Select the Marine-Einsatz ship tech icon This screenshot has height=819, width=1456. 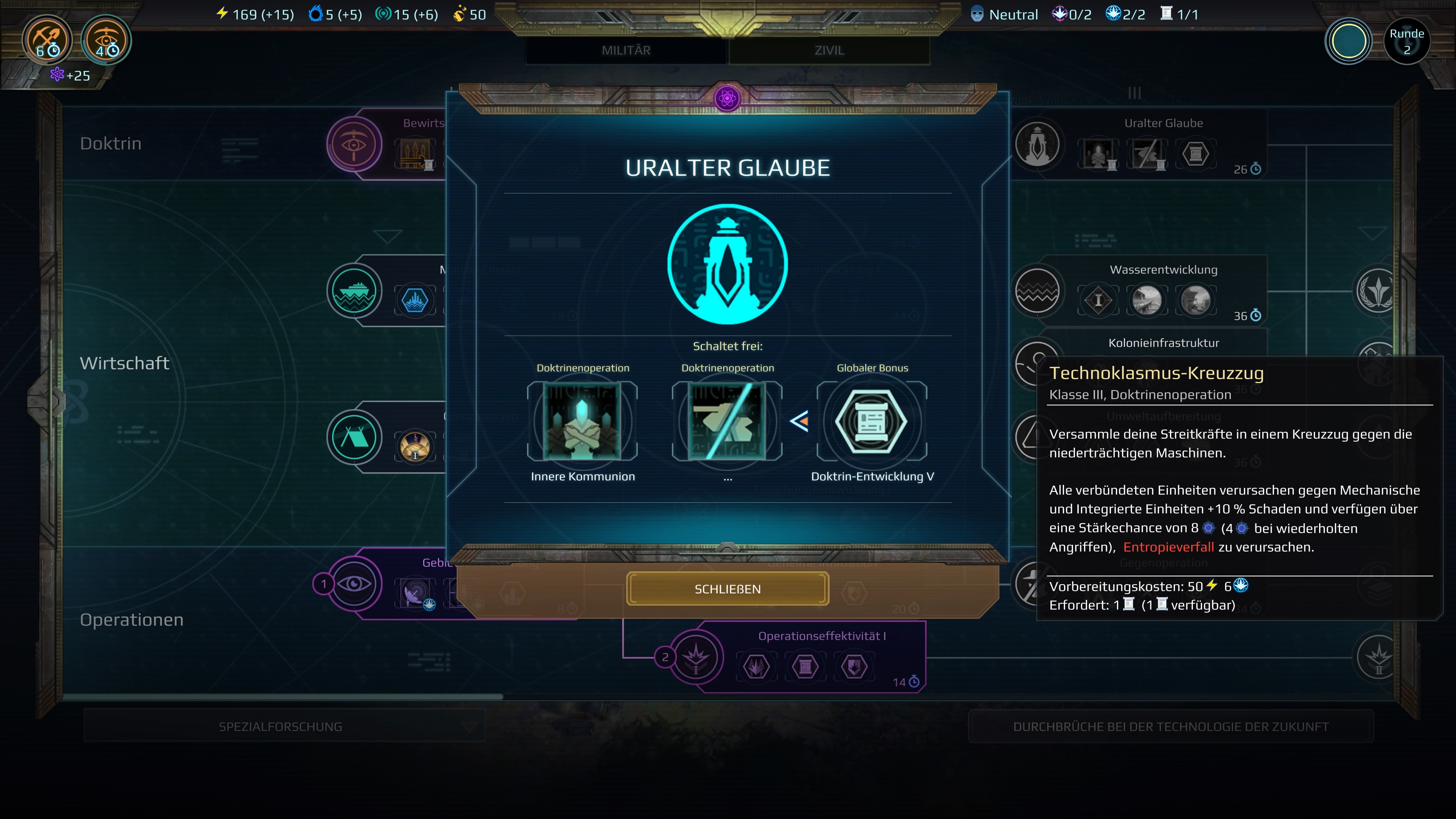pyautogui.click(x=355, y=290)
